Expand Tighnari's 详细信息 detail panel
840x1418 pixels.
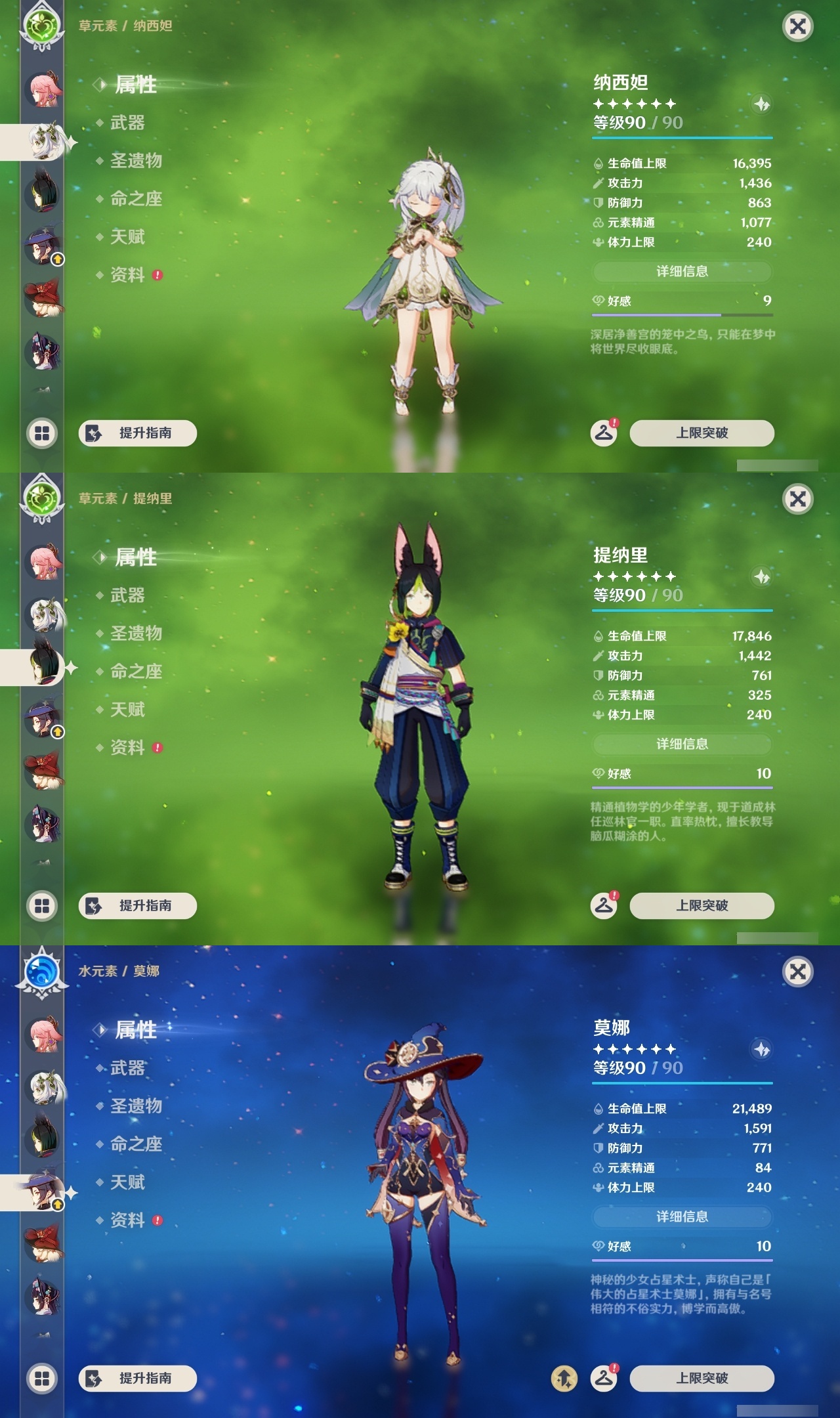[x=682, y=744]
